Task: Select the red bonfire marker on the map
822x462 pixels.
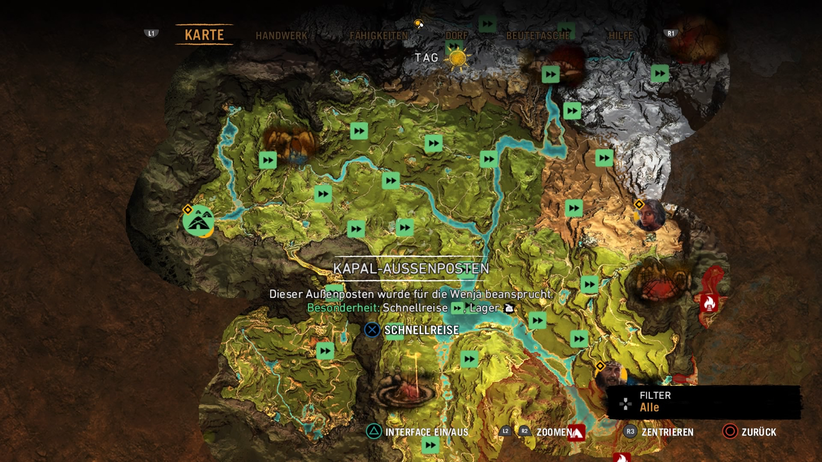Action: pos(710,302)
